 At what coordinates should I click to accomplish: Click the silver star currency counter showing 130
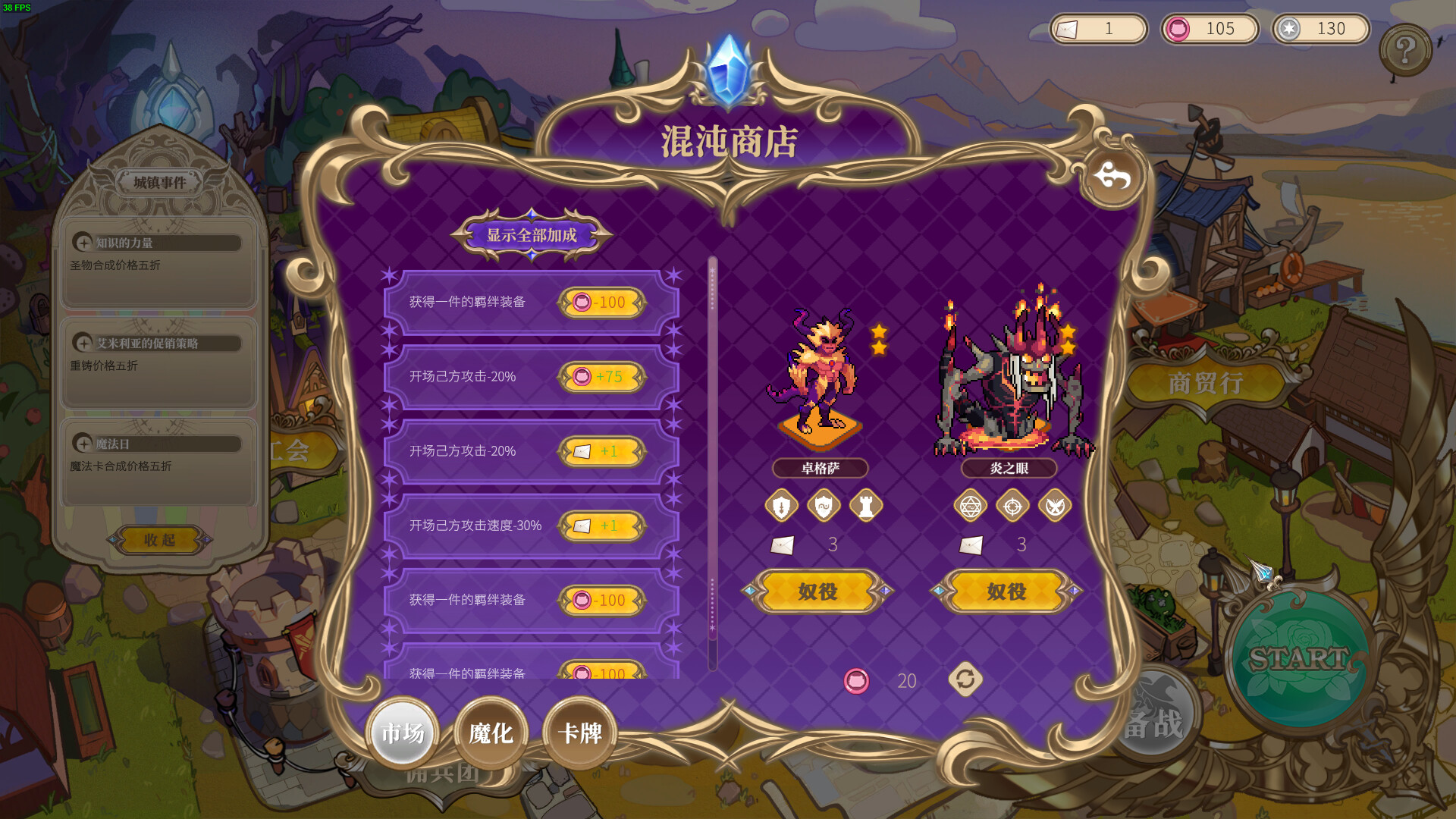(x=1320, y=29)
